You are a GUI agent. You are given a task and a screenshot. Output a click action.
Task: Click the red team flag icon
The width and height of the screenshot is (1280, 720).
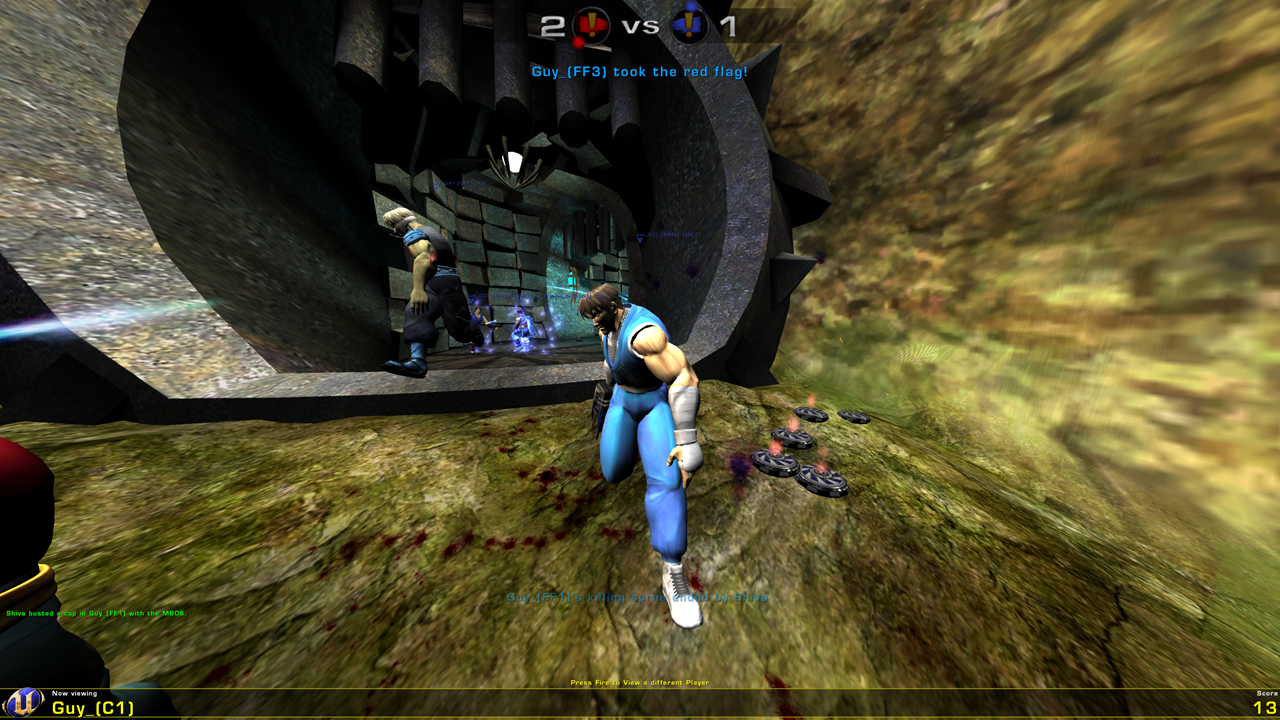click(592, 23)
